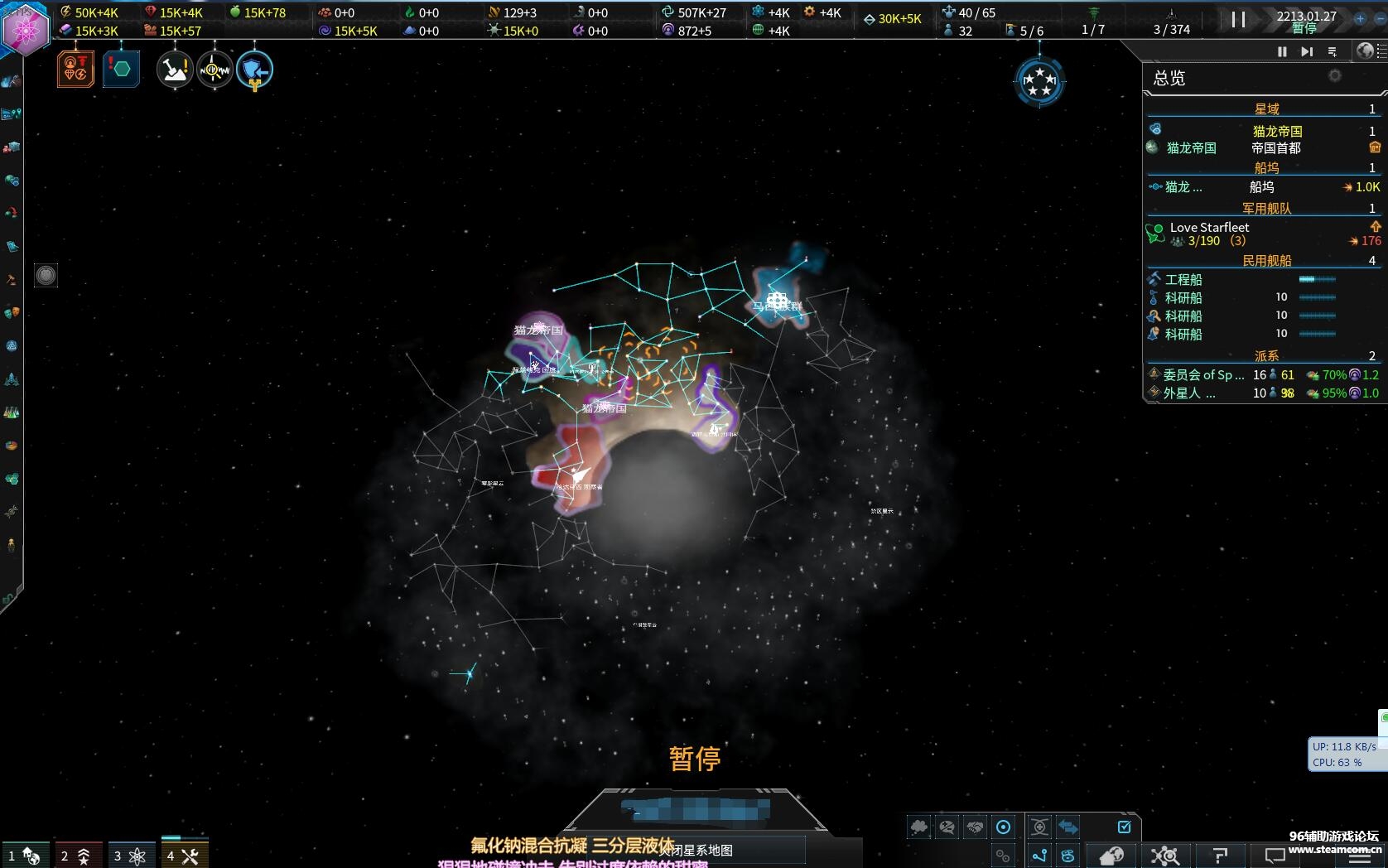Image resolution: width=1388 pixels, height=868 pixels.
Task: Choose the 帝国首都 capital planet entry
Action: pos(1275,148)
